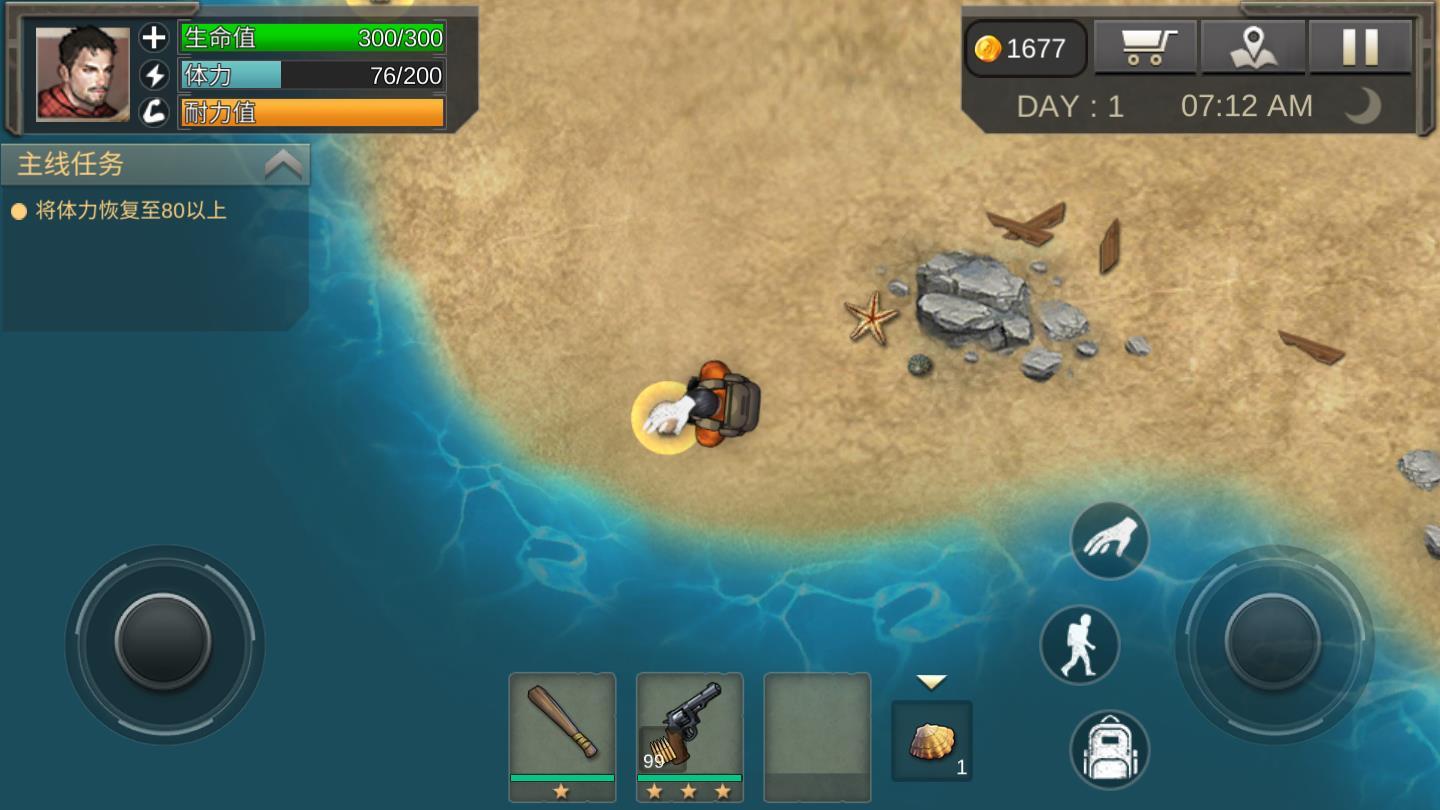Image resolution: width=1440 pixels, height=810 pixels.
Task: Pause the game
Action: click(1360, 47)
